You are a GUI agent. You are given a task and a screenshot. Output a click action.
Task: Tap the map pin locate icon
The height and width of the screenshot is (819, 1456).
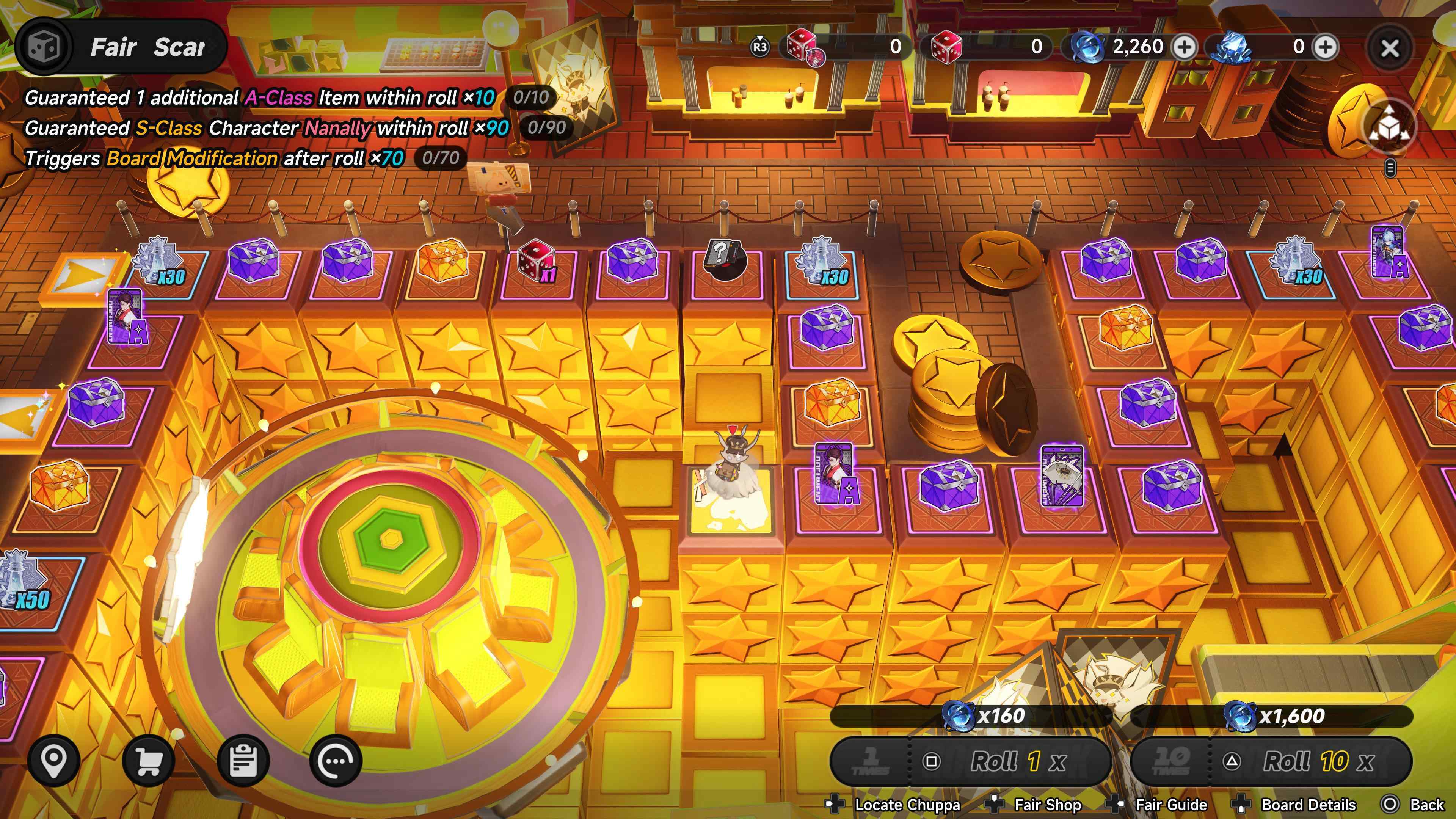click(54, 761)
